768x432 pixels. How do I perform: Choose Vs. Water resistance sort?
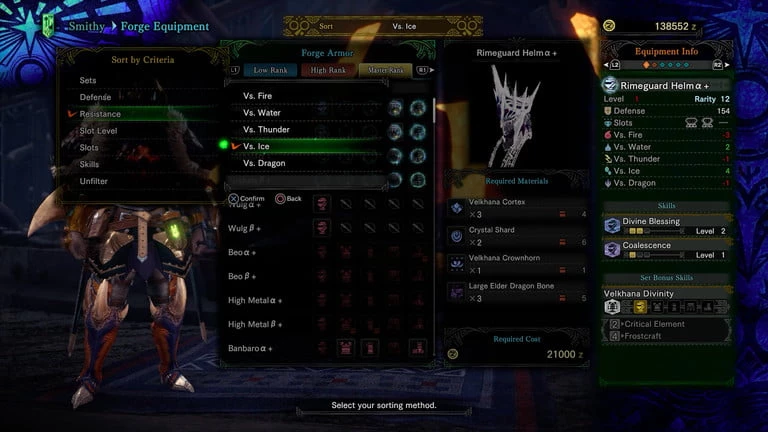[x=262, y=112]
